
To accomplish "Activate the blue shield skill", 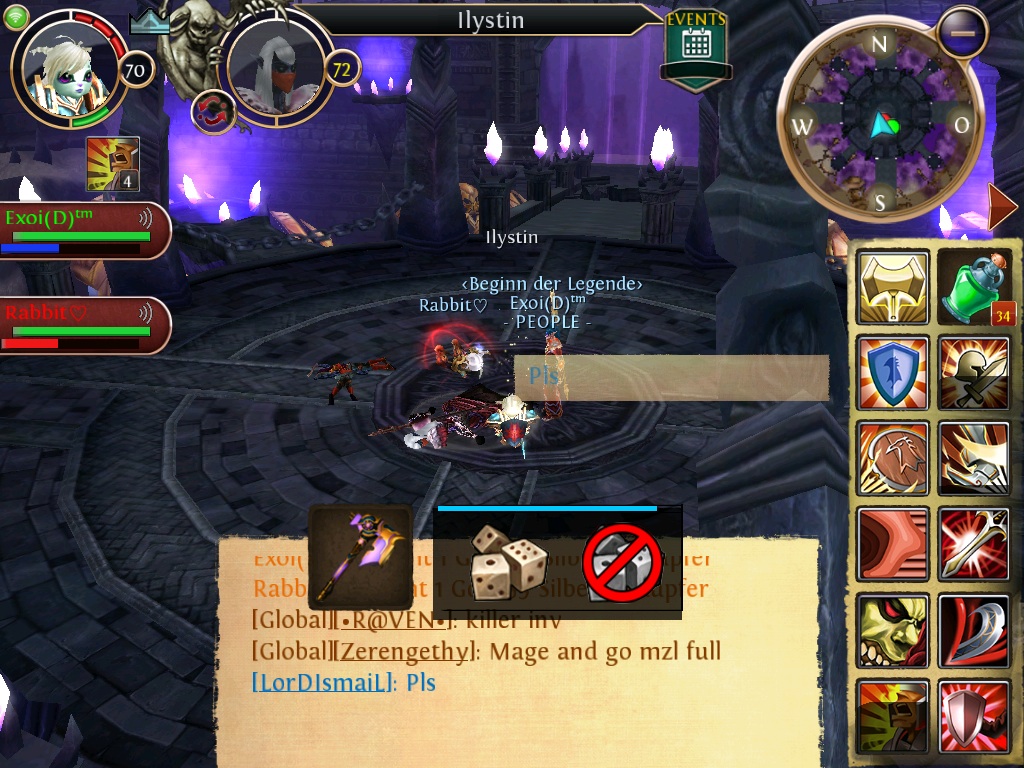I will 892,373.
